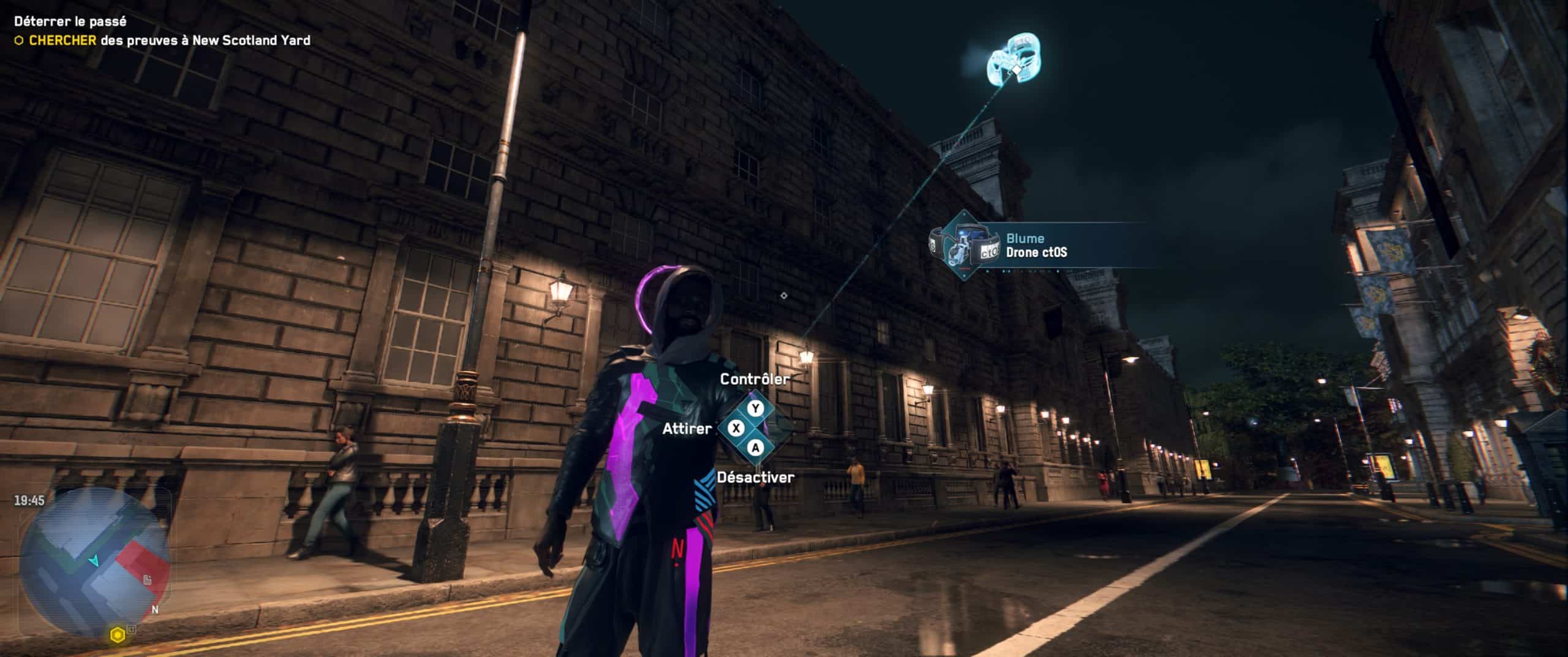Select the New Scotland Yard objective tracker
This screenshot has height=657, width=1568.
(x=162, y=40)
